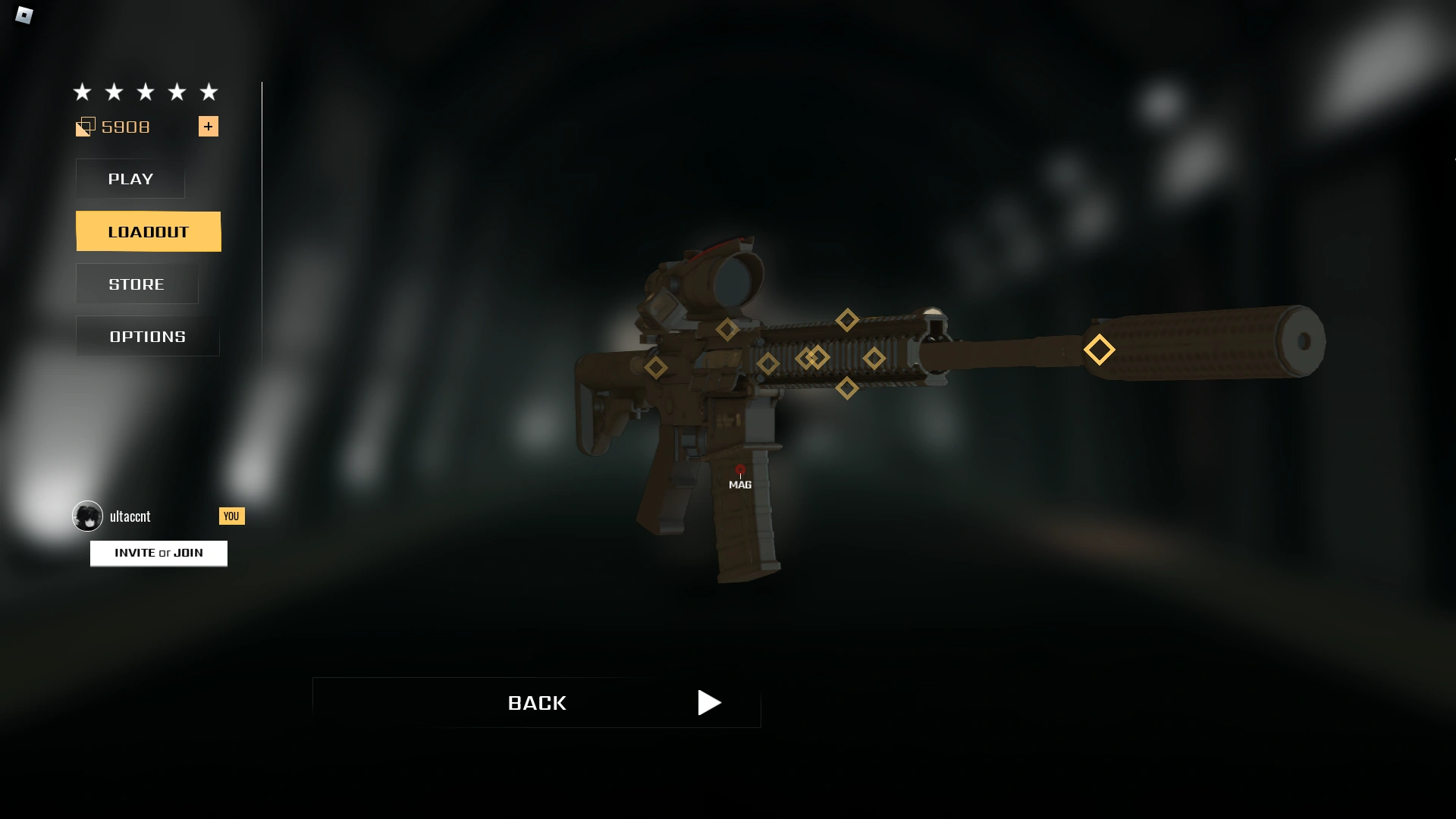Switch to the STORE section

(136, 284)
